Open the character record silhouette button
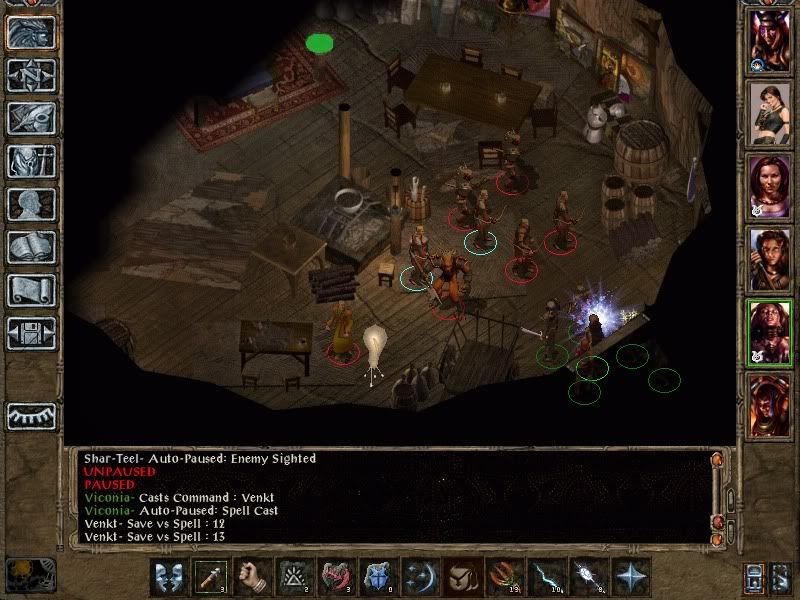The height and width of the screenshot is (600, 800). (31, 204)
